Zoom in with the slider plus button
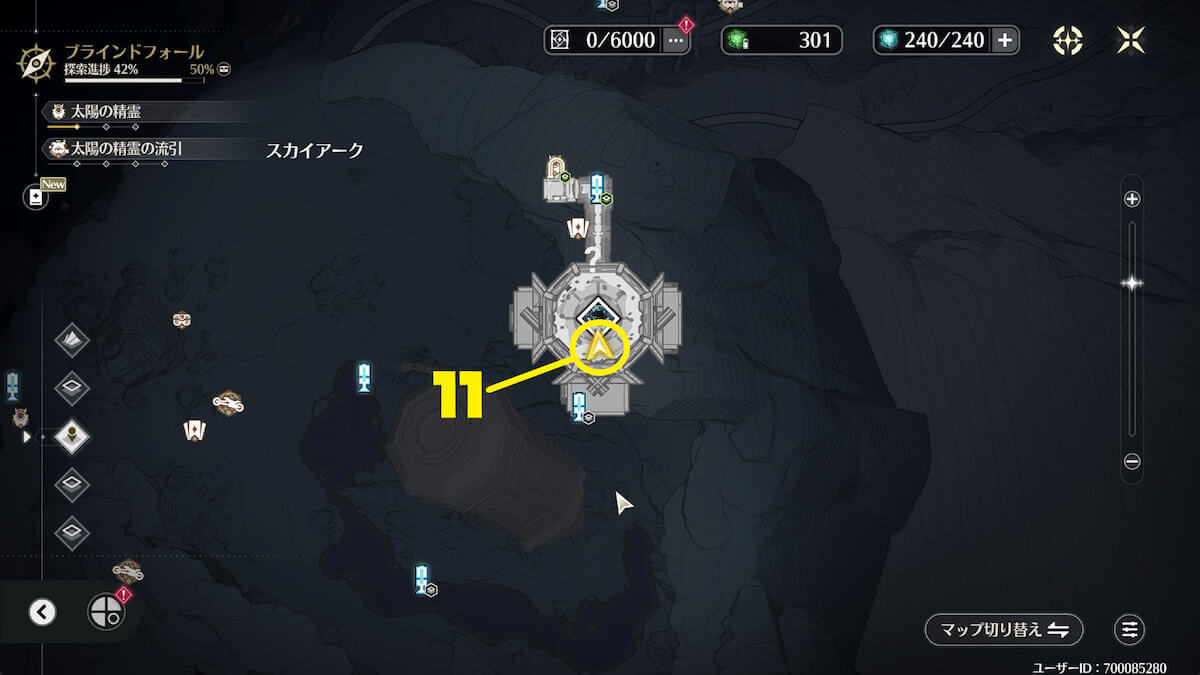The height and width of the screenshot is (675, 1200). 1132,199
